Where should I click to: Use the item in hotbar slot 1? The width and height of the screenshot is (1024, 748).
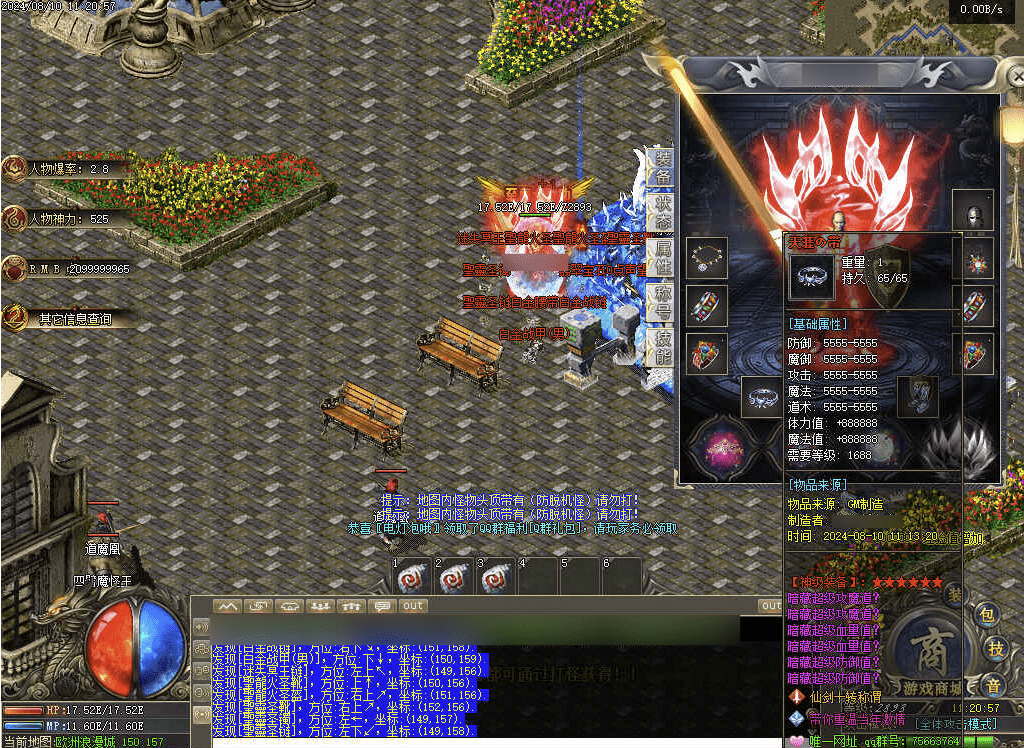coord(412,578)
